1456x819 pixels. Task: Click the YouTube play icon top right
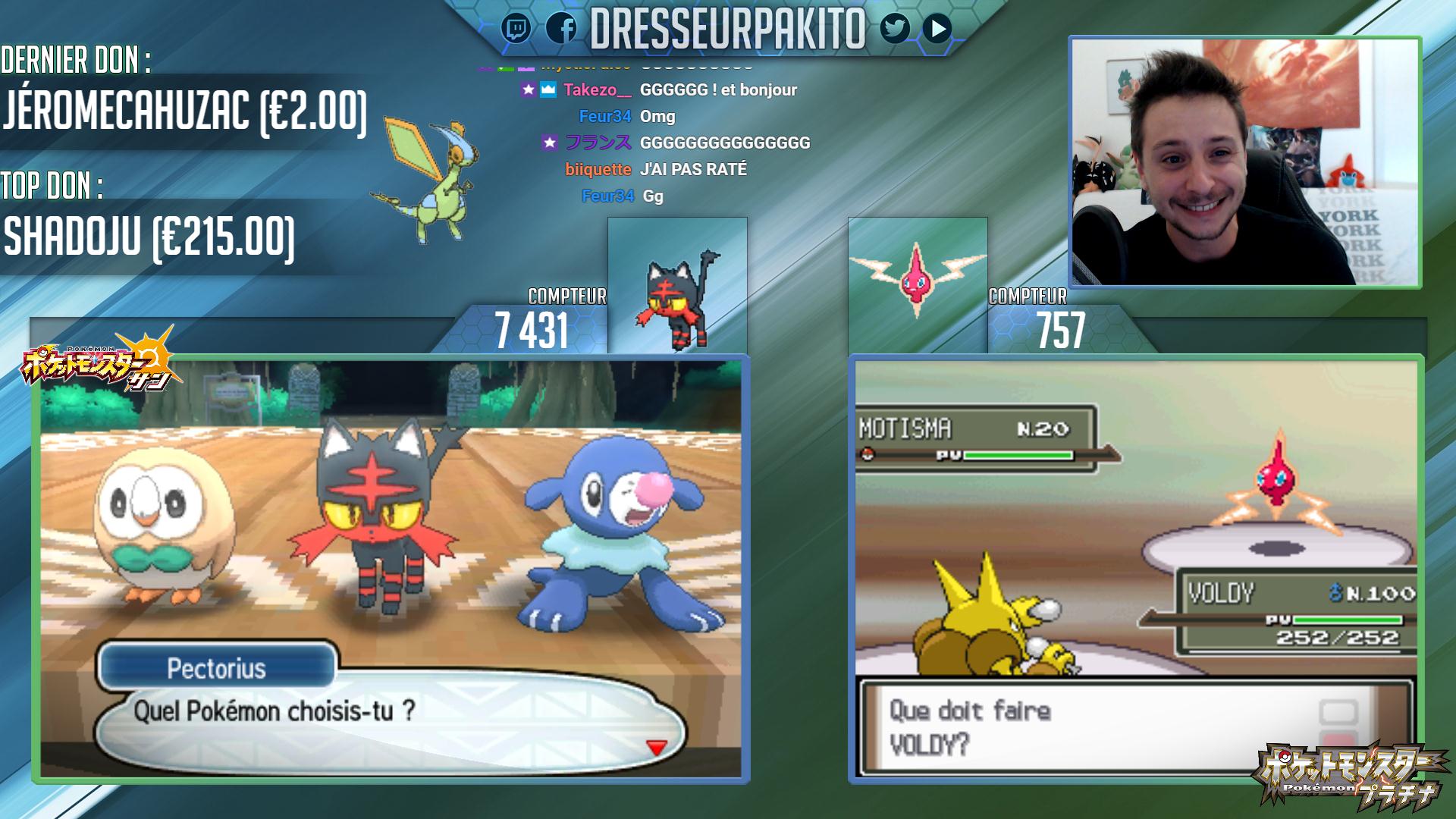(937, 29)
